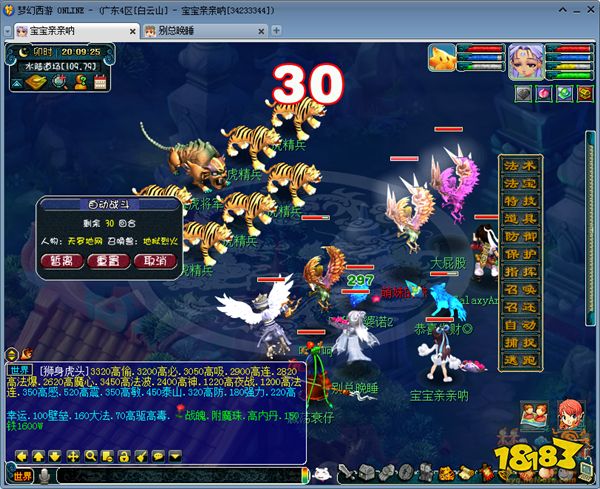The width and height of the screenshot is (600, 489).
Task: Click the 世界 chat channel button
Action: tap(22, 475)
